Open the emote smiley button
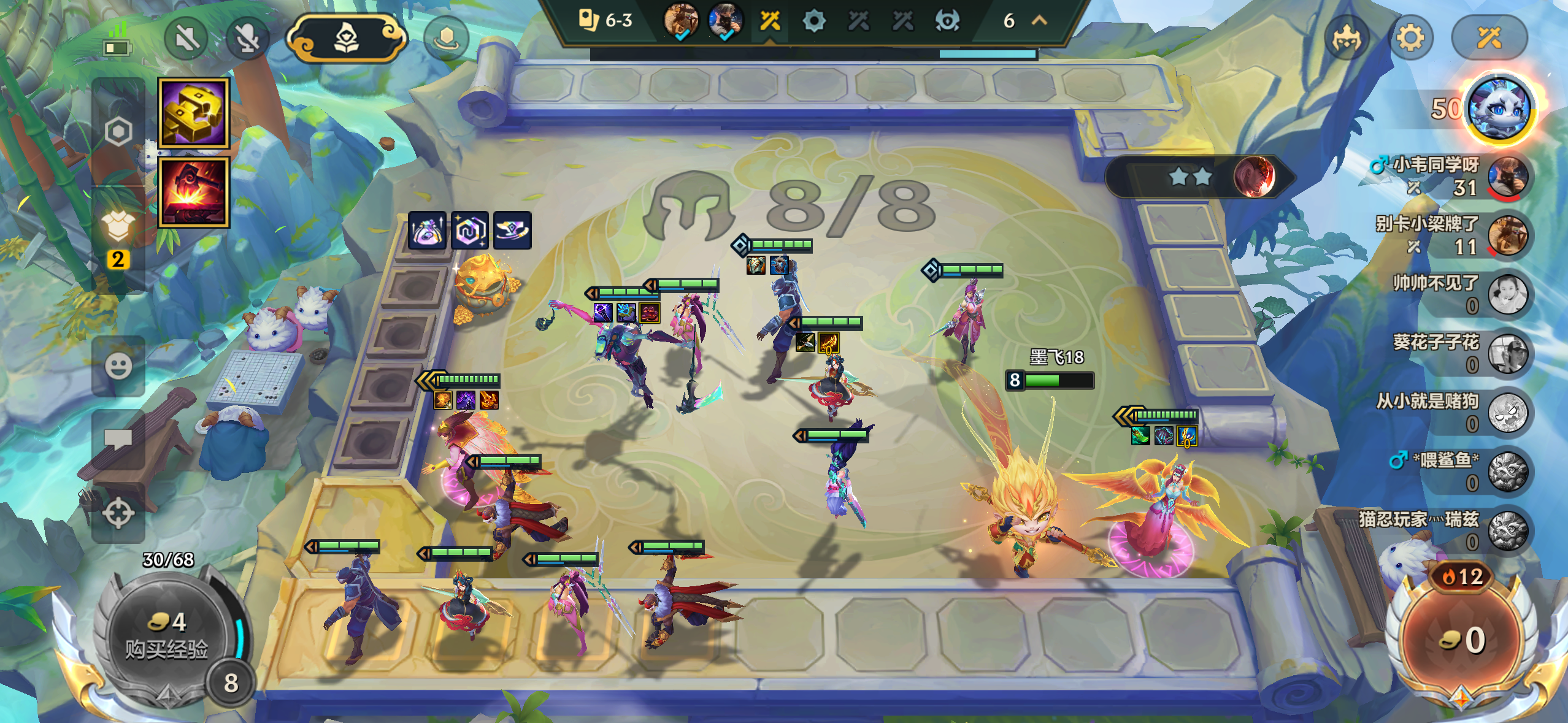This screenshot has height=723, width=1568. click(x=118, y=366)
